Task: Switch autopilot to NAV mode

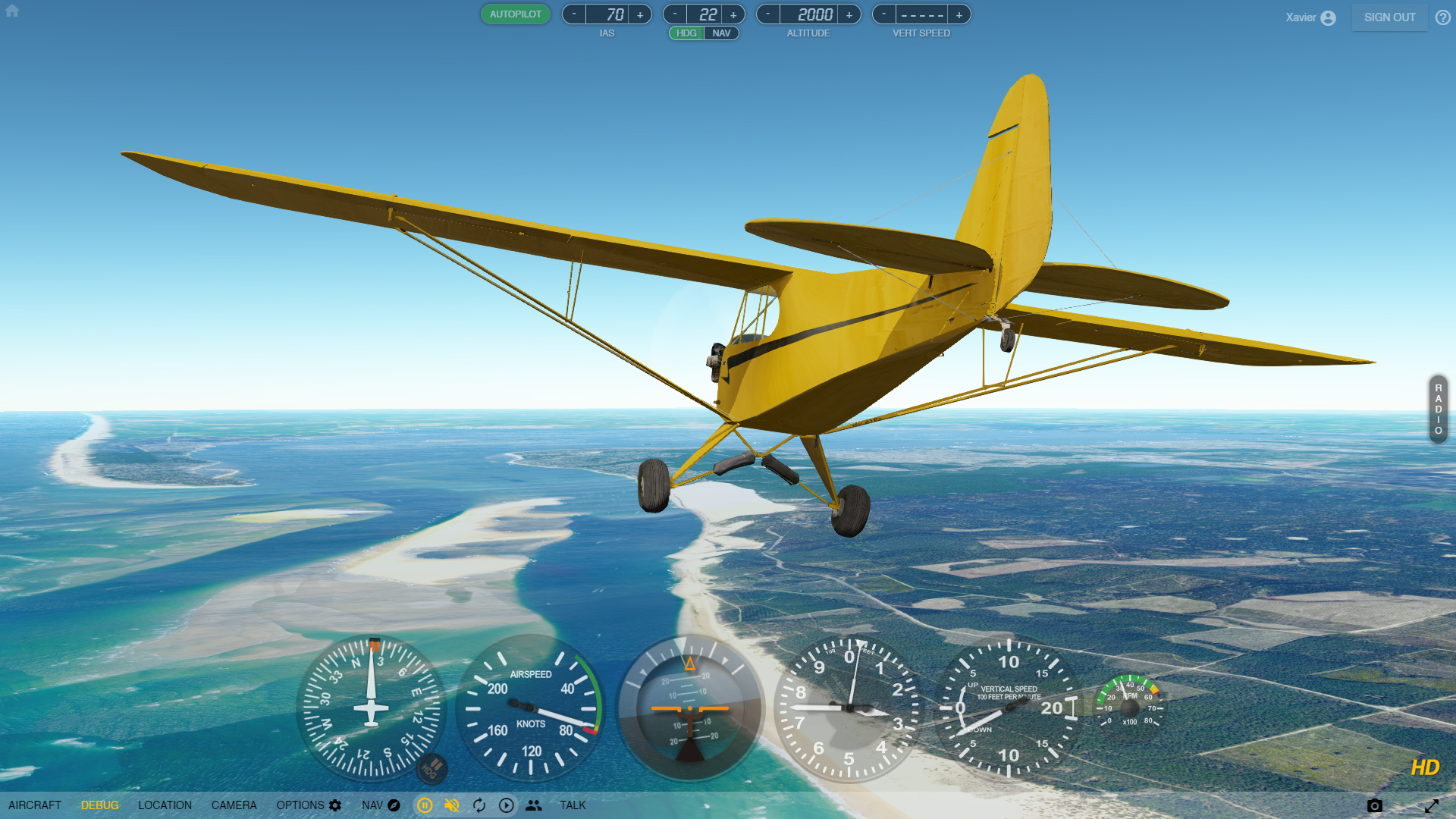Action: click(721, 33)
